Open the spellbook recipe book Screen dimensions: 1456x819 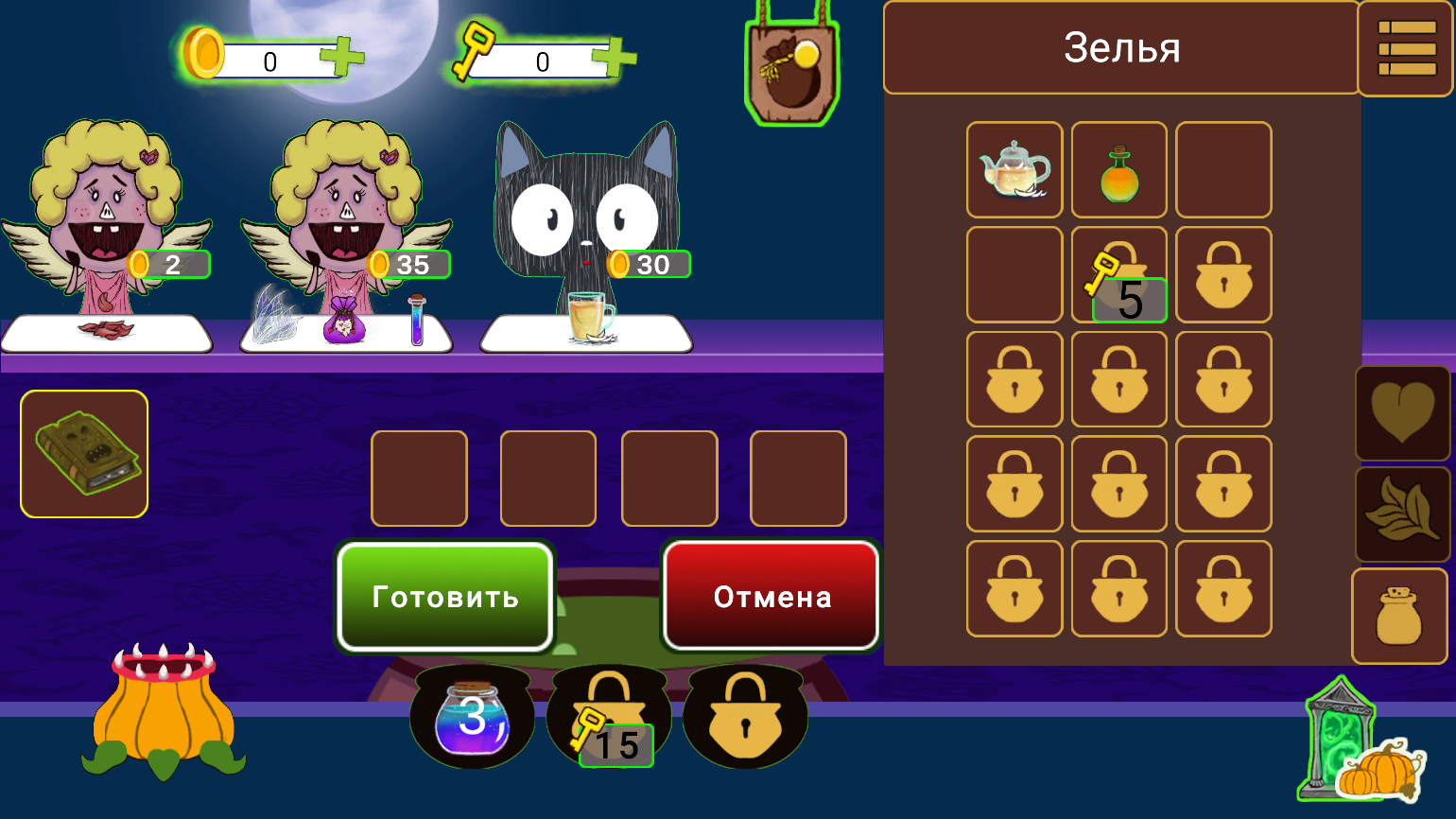(x=83, y=454)
